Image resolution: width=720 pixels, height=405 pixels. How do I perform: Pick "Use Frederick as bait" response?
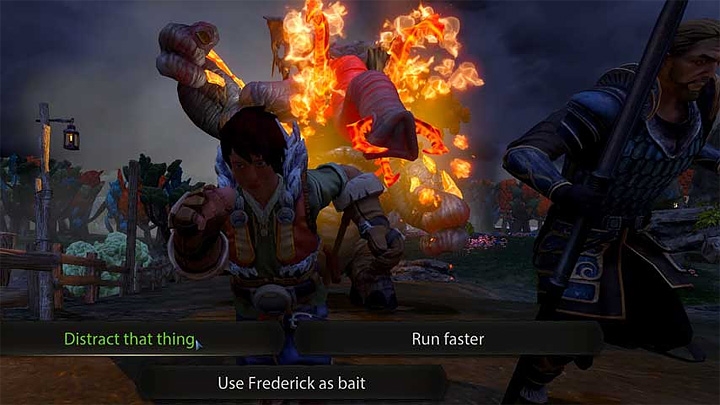[x=290, y=382]
